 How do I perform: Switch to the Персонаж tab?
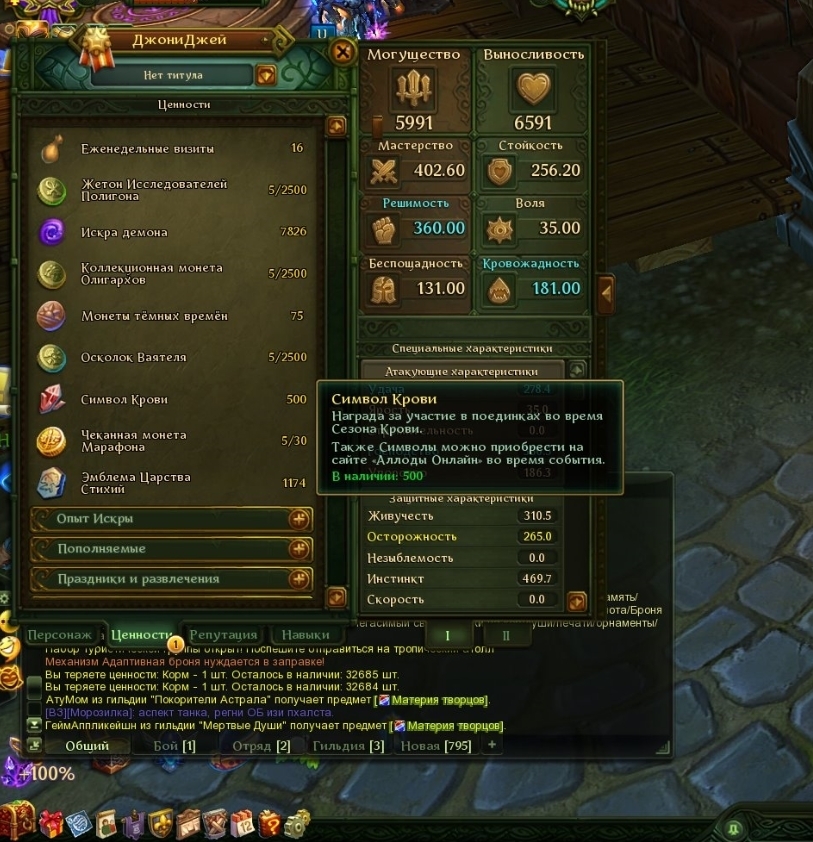[59, 634]
